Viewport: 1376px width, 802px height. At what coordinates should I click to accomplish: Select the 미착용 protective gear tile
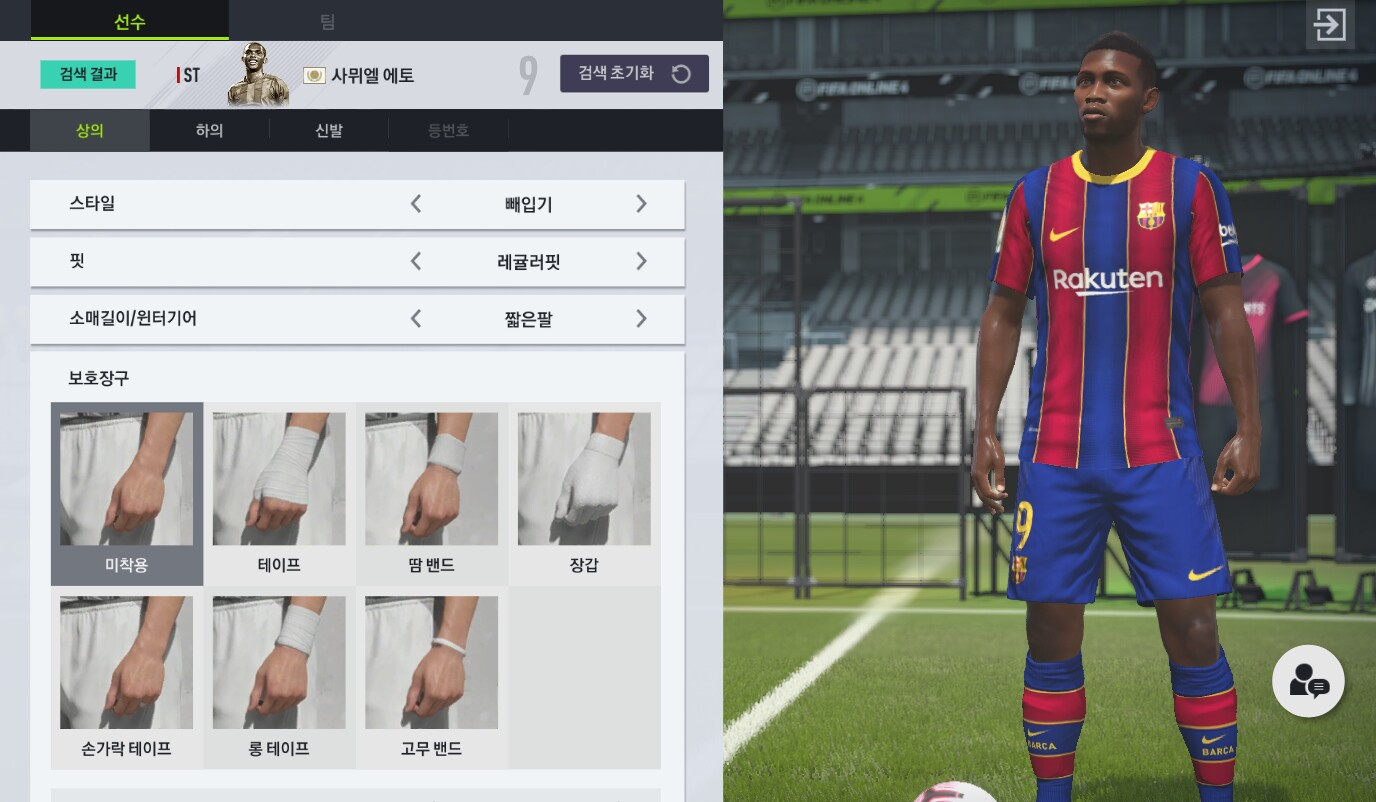(x=127, y=493)
